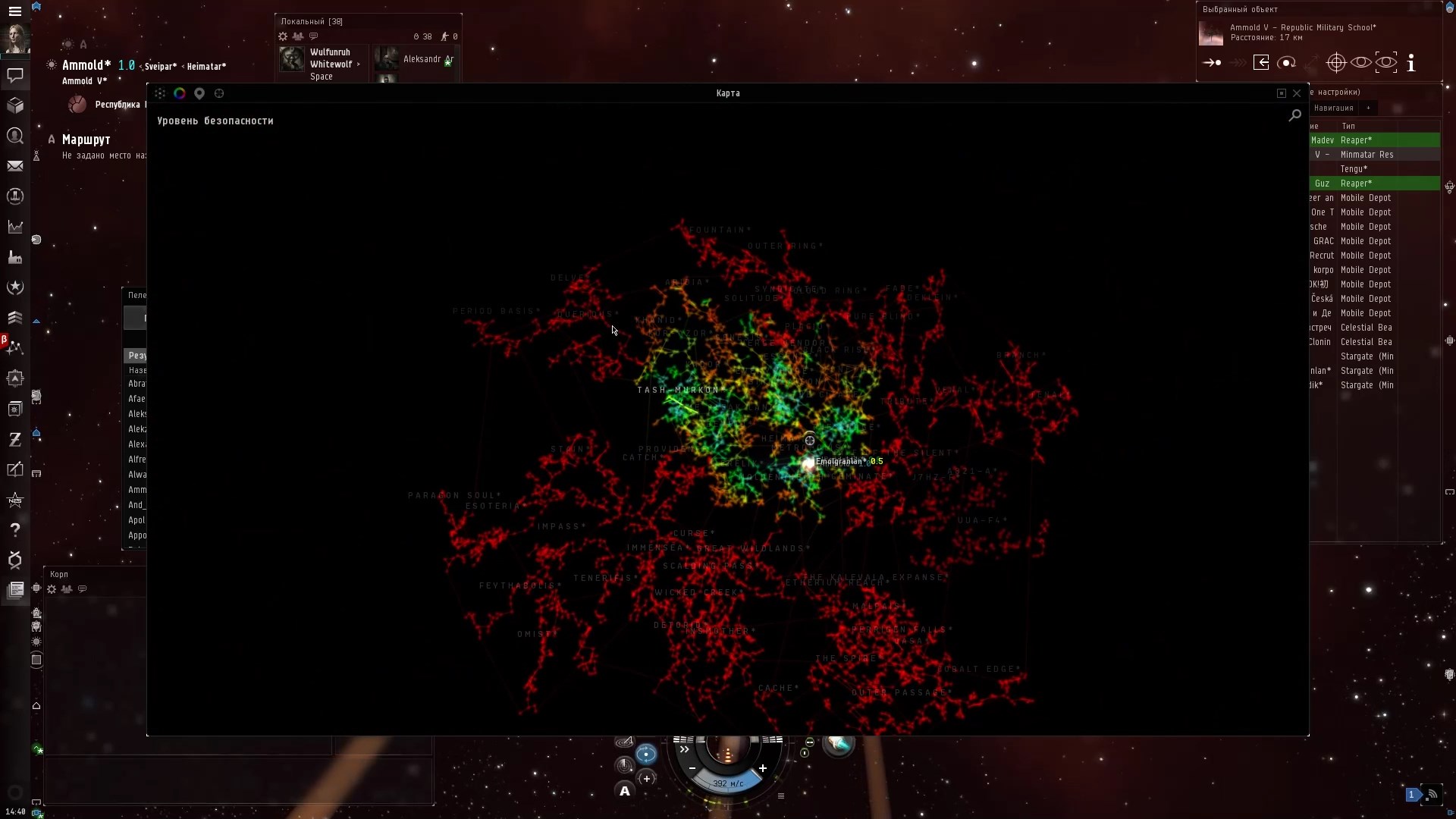Click the double-arrow expander left of the capacitor
Viewport: 1456px width, 819px height.
[685, 749]
